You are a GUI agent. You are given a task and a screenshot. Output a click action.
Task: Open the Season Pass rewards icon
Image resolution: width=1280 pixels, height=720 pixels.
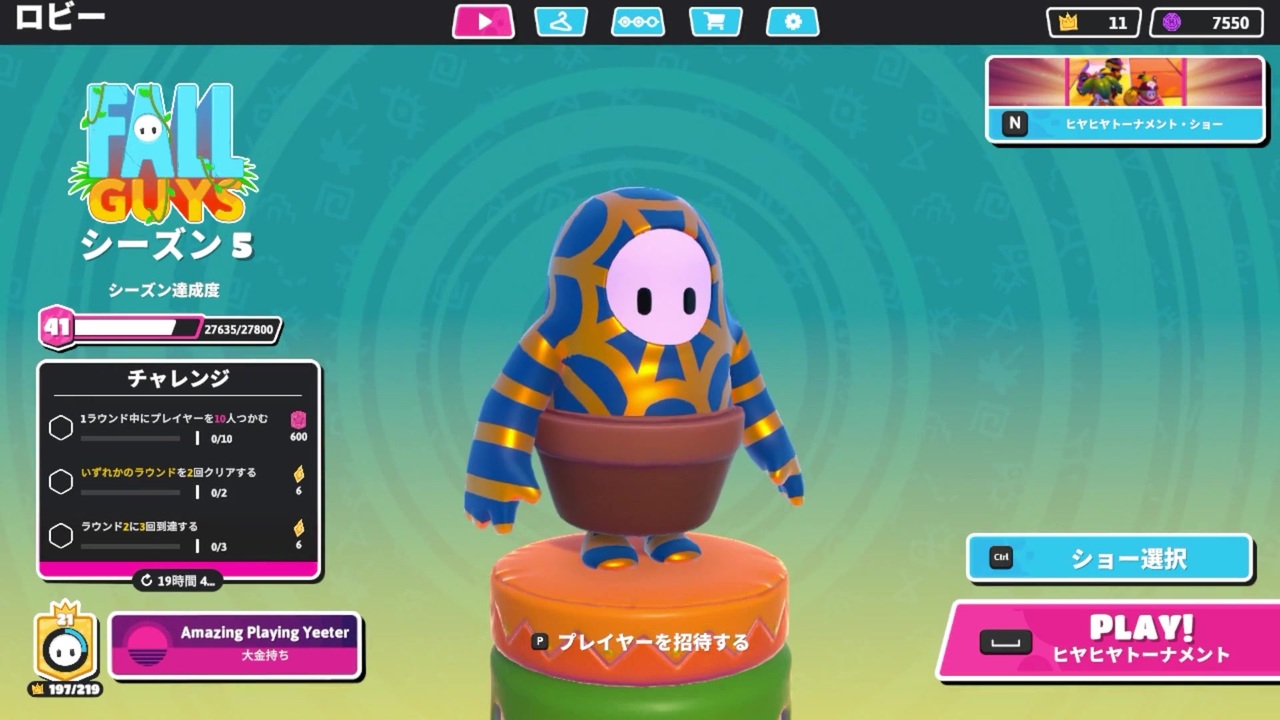[637, 20]
